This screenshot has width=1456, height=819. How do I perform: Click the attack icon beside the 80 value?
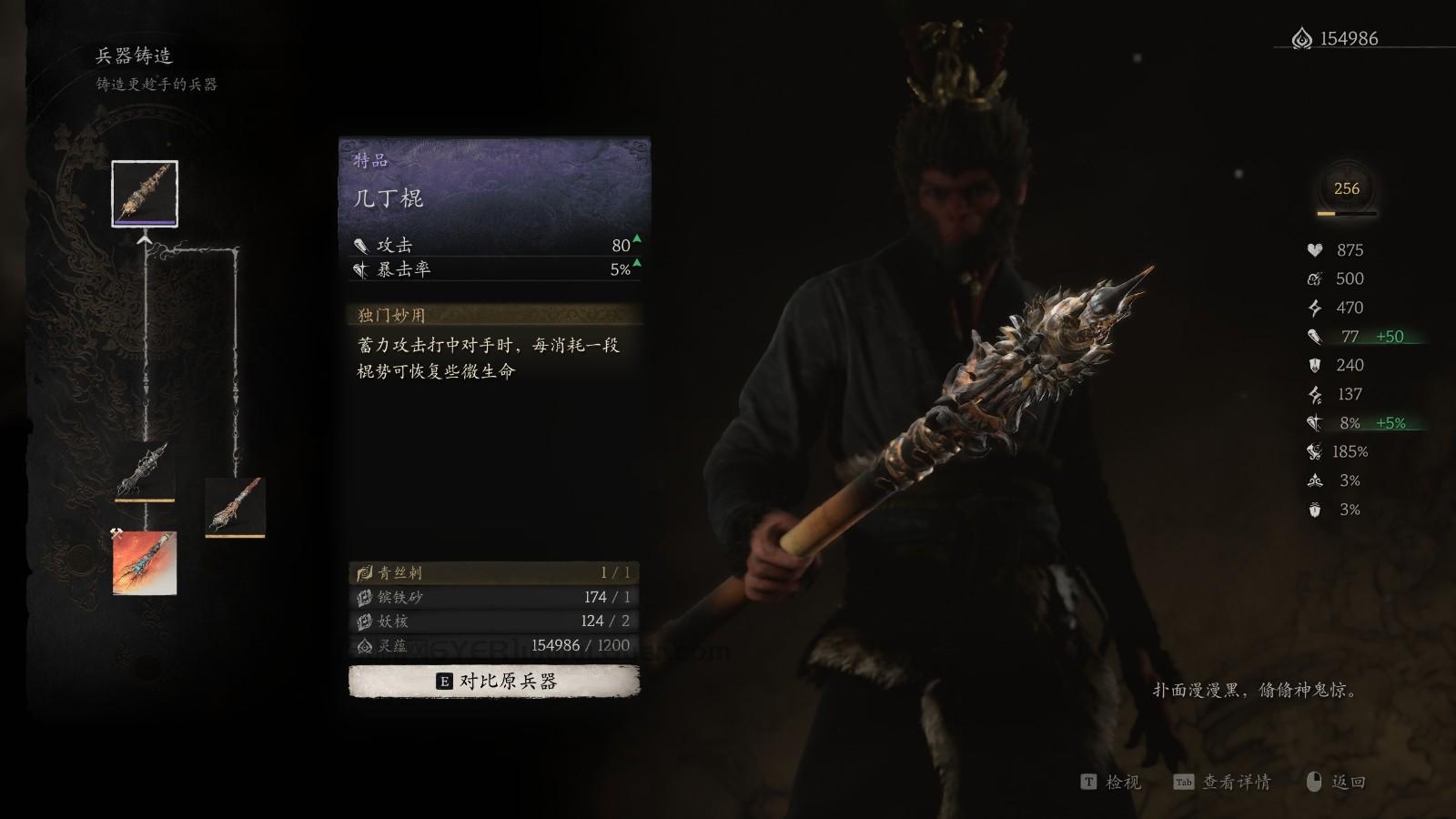[361, 244]
